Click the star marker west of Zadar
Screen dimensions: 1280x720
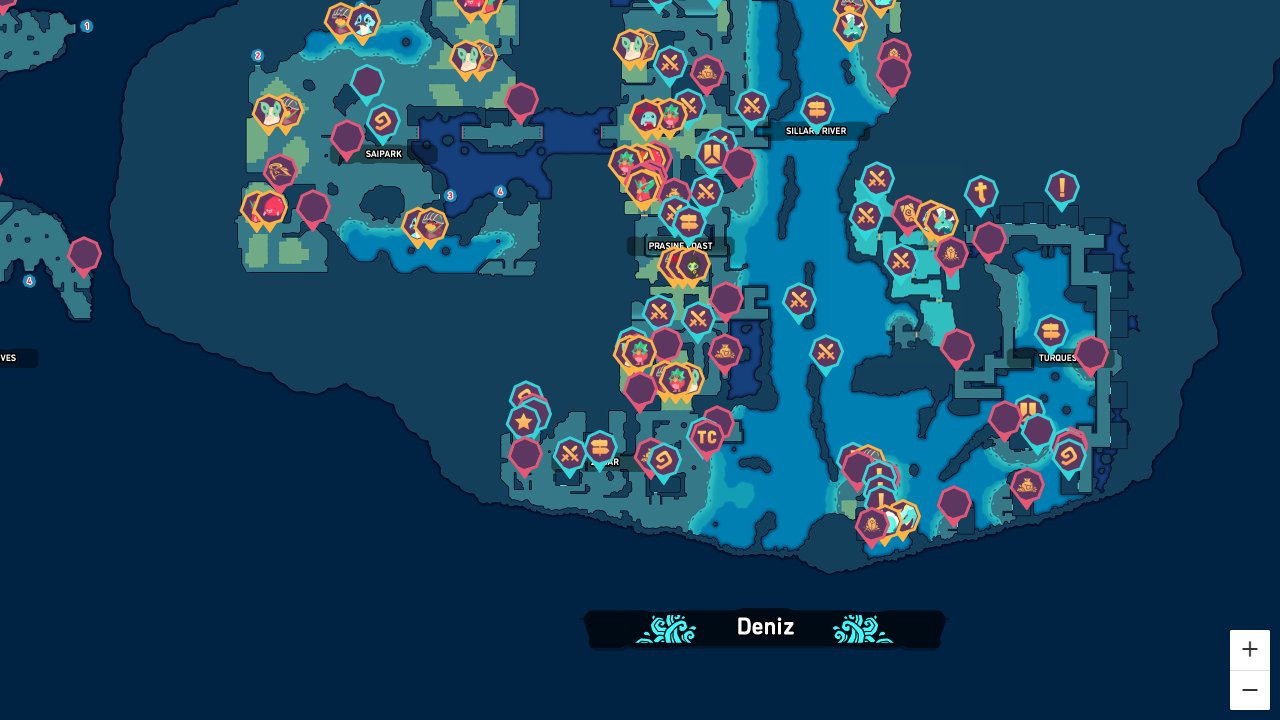click(524, 421)
